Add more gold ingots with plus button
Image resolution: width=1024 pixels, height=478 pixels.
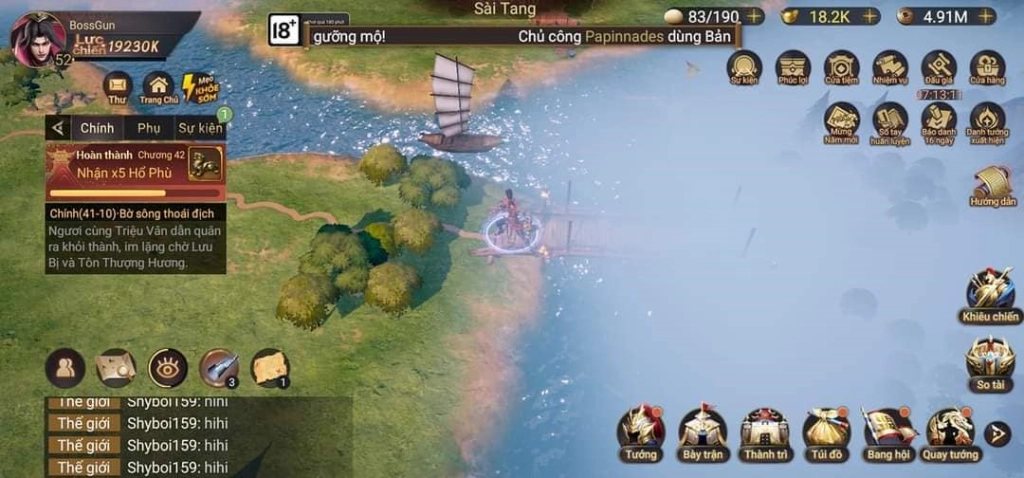pyautogui.click(x=870, y=16)
